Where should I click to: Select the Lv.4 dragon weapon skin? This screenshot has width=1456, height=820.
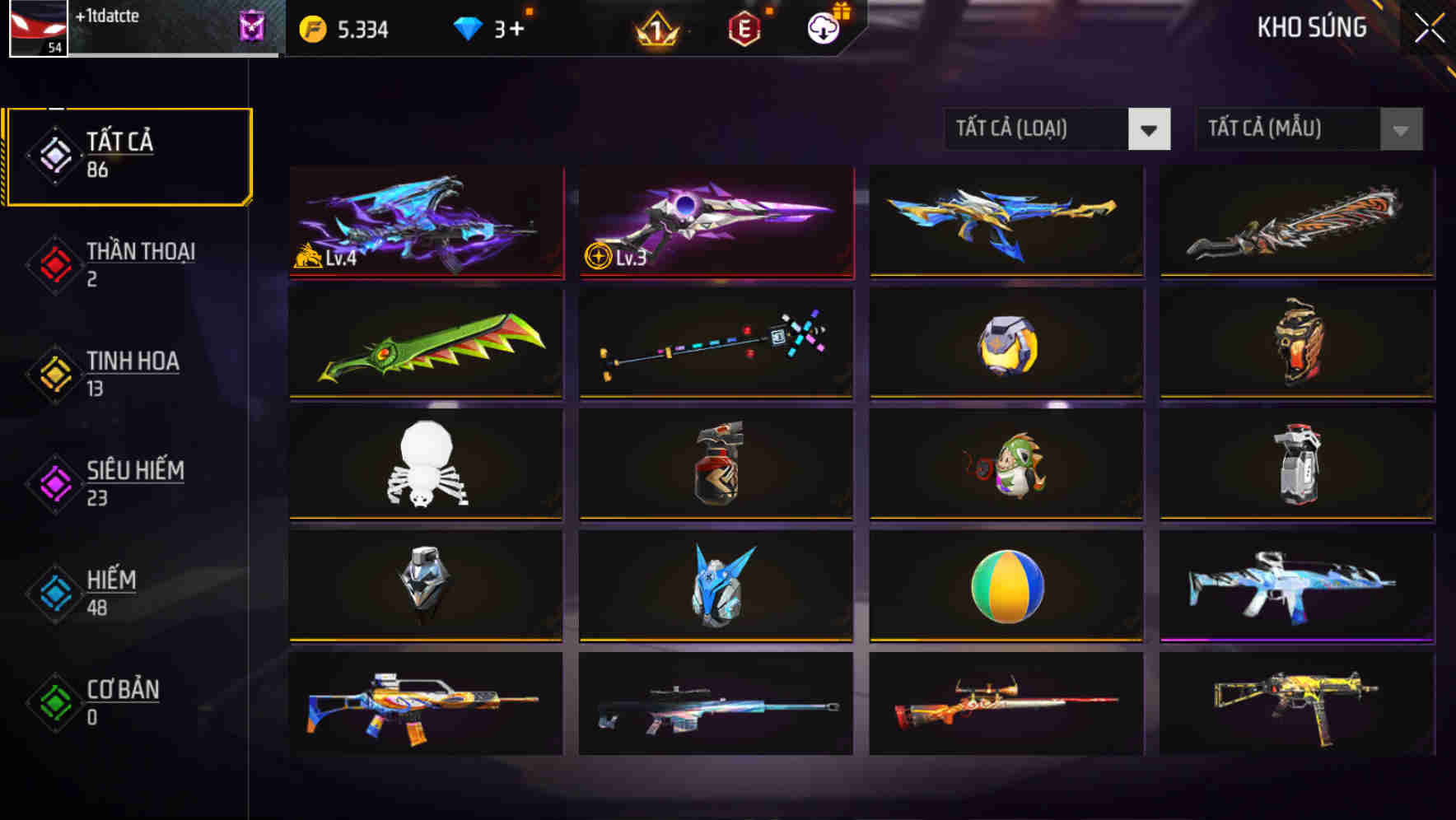[x=425, y=222]
